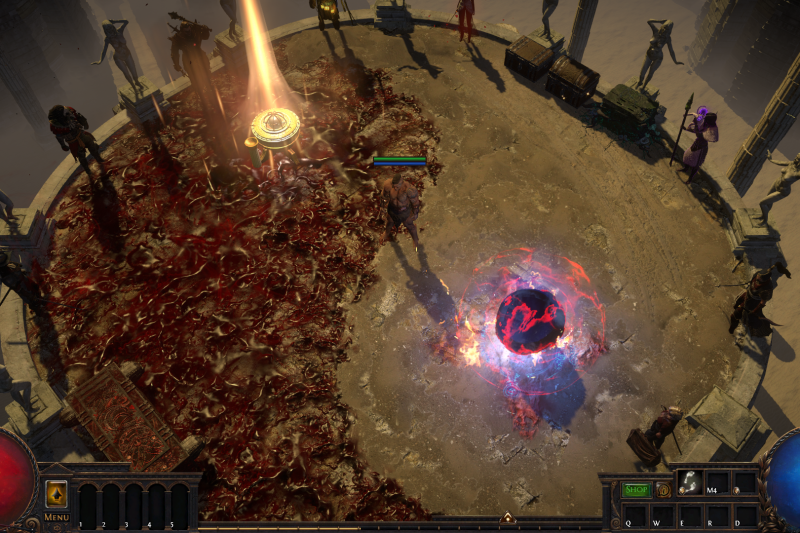Select the white swirl skill icon
The height and width of the screenshot is (533, 800).
[689, 482]
